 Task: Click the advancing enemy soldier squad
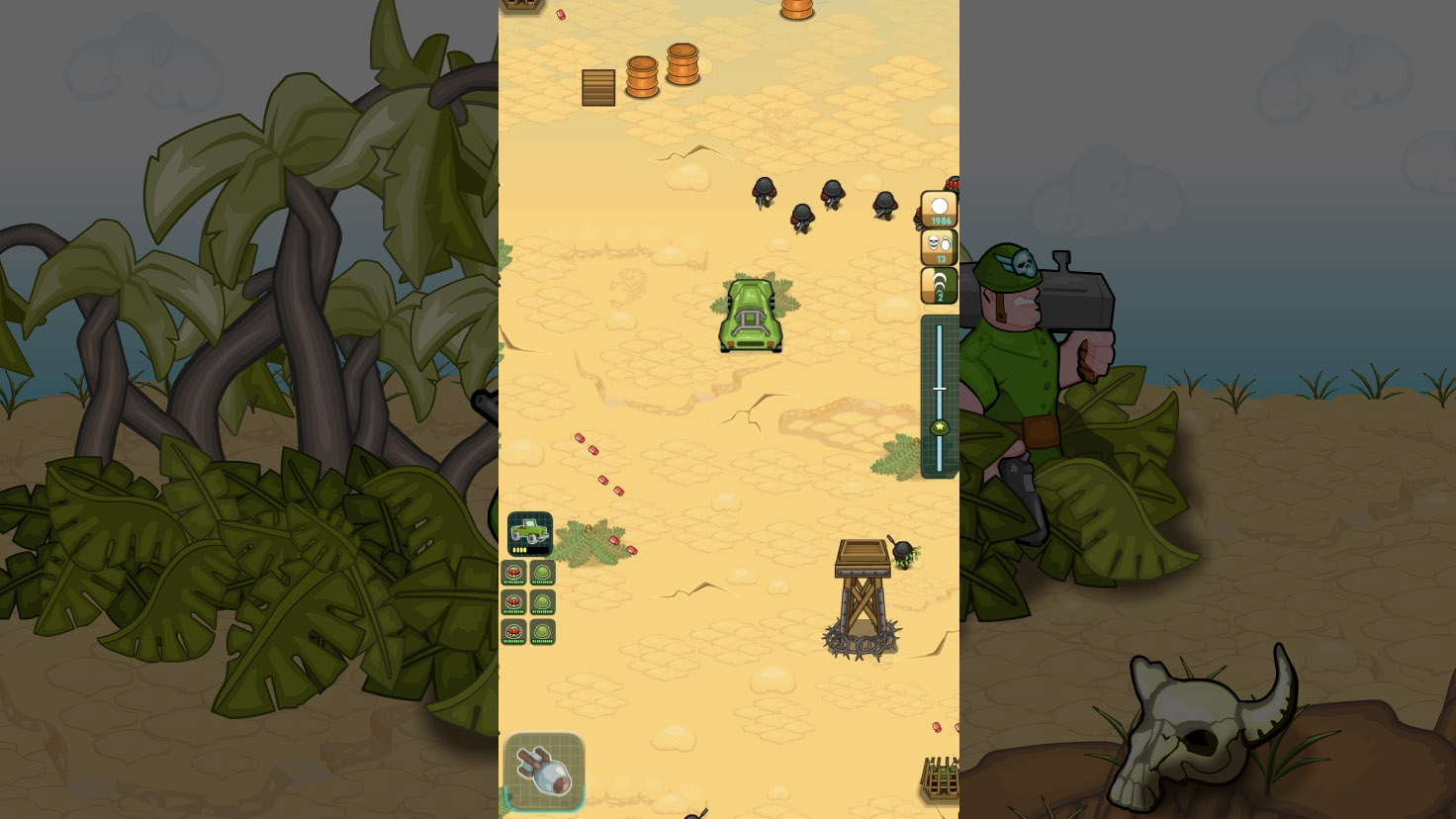(821, 203)
